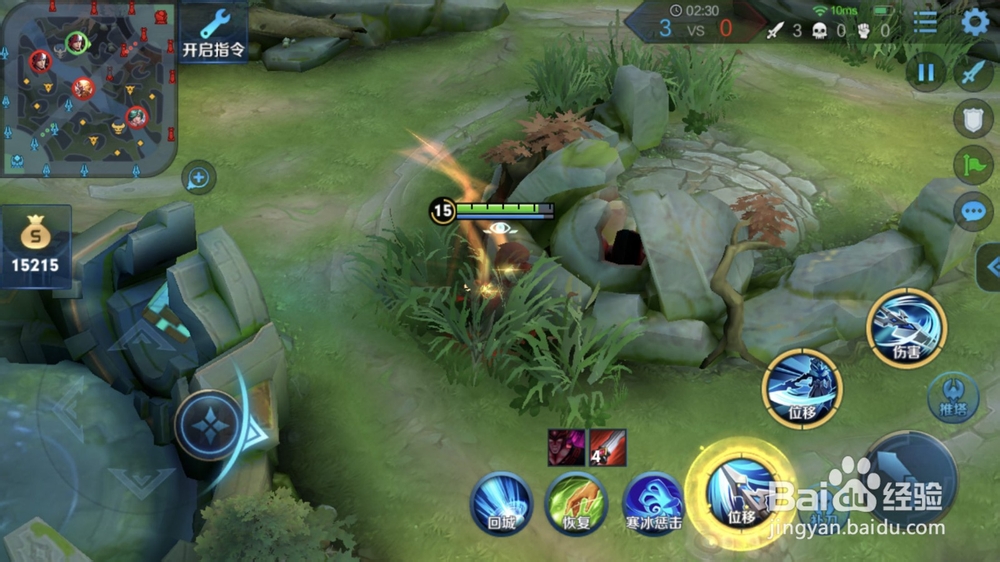Send the green flag gather signal
This screenshot has height=562, width=1000.
pyautogui.click(x=973, y=165)
